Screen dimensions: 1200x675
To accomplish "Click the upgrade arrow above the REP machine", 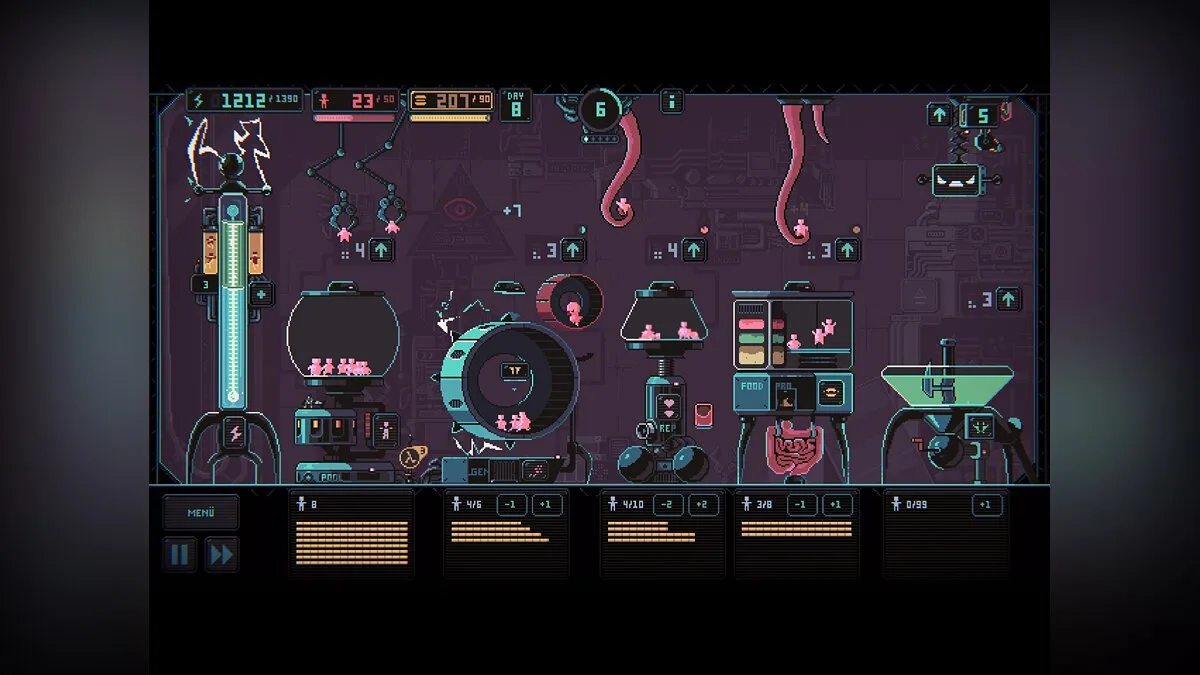I will pos(694,249).
